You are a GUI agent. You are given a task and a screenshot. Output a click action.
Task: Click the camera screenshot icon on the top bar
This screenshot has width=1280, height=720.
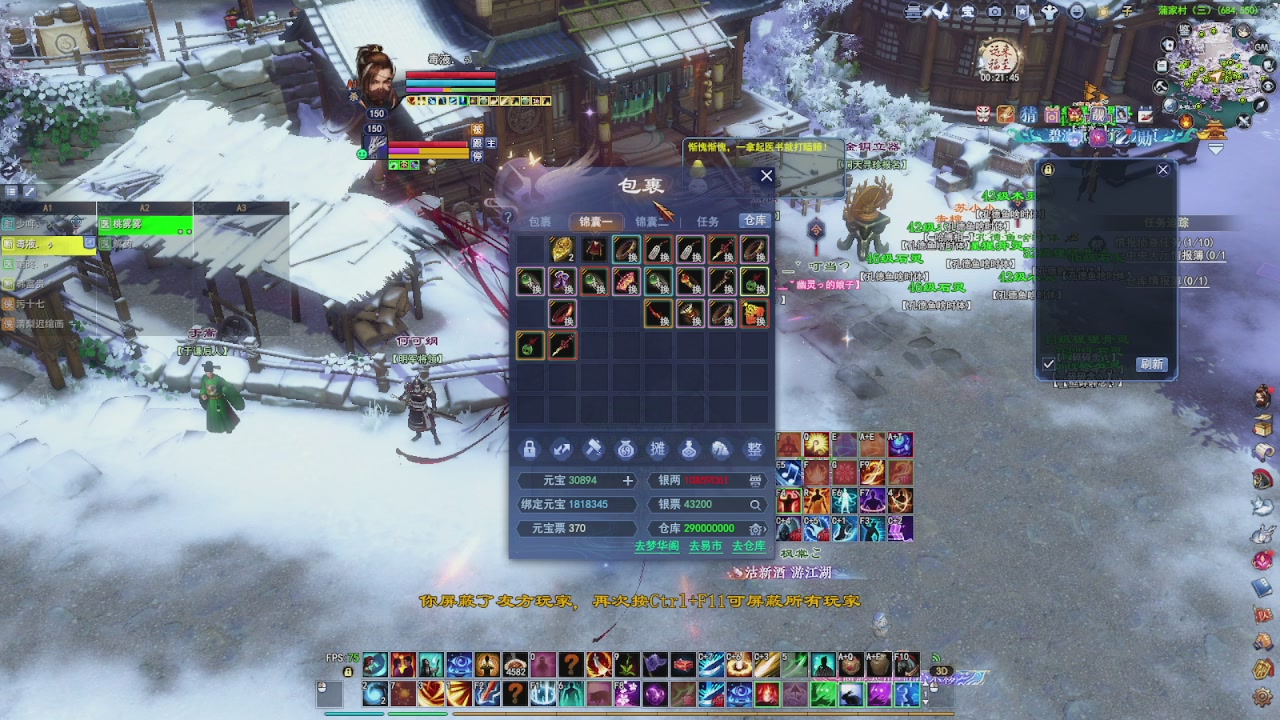[x=995, y=12]
